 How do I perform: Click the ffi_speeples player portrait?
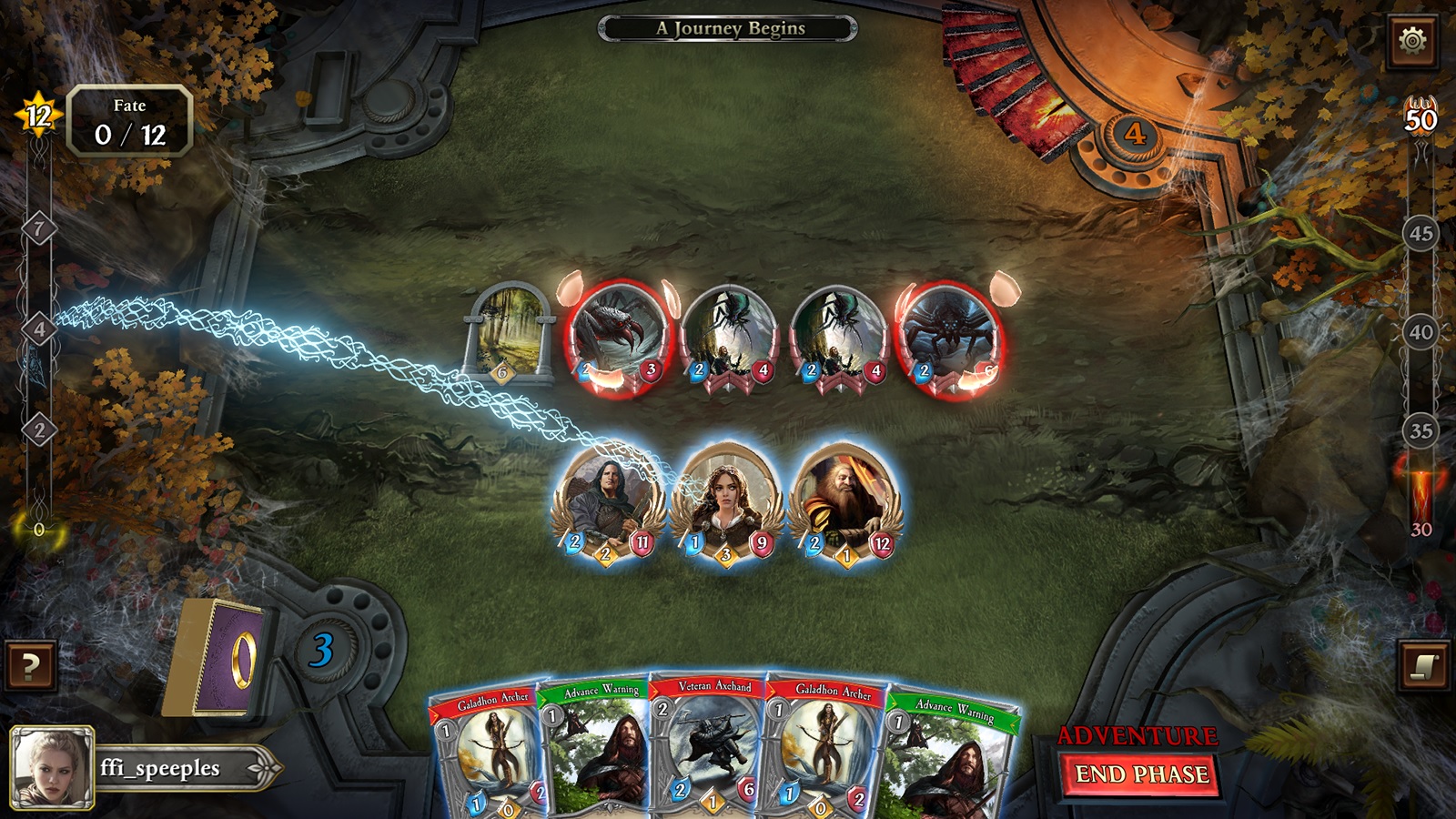point(52,767)
